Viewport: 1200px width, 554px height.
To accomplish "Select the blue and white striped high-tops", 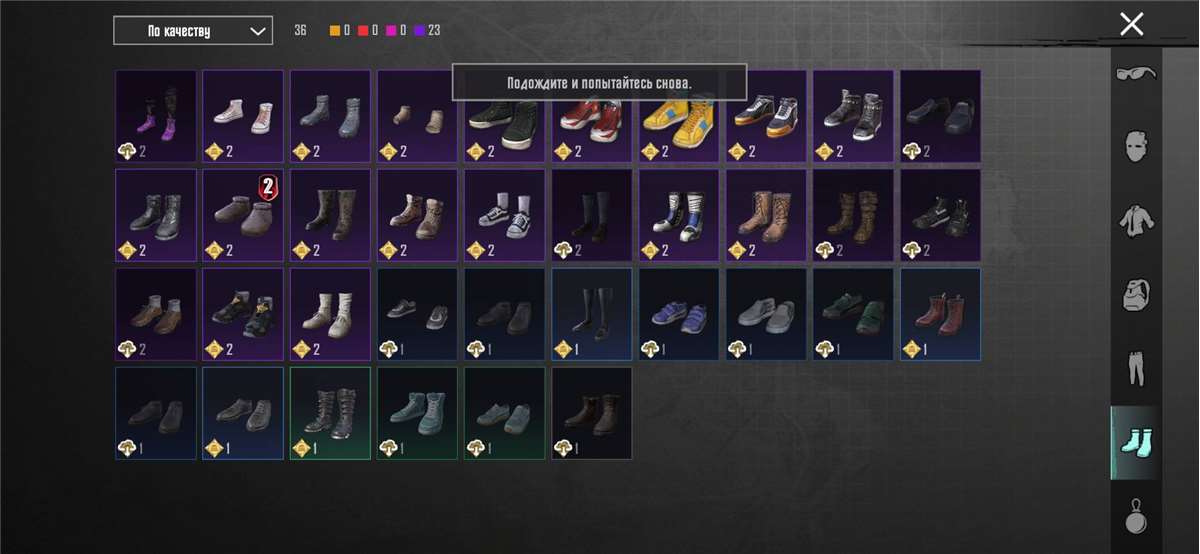I will click(x=681, y=215).
